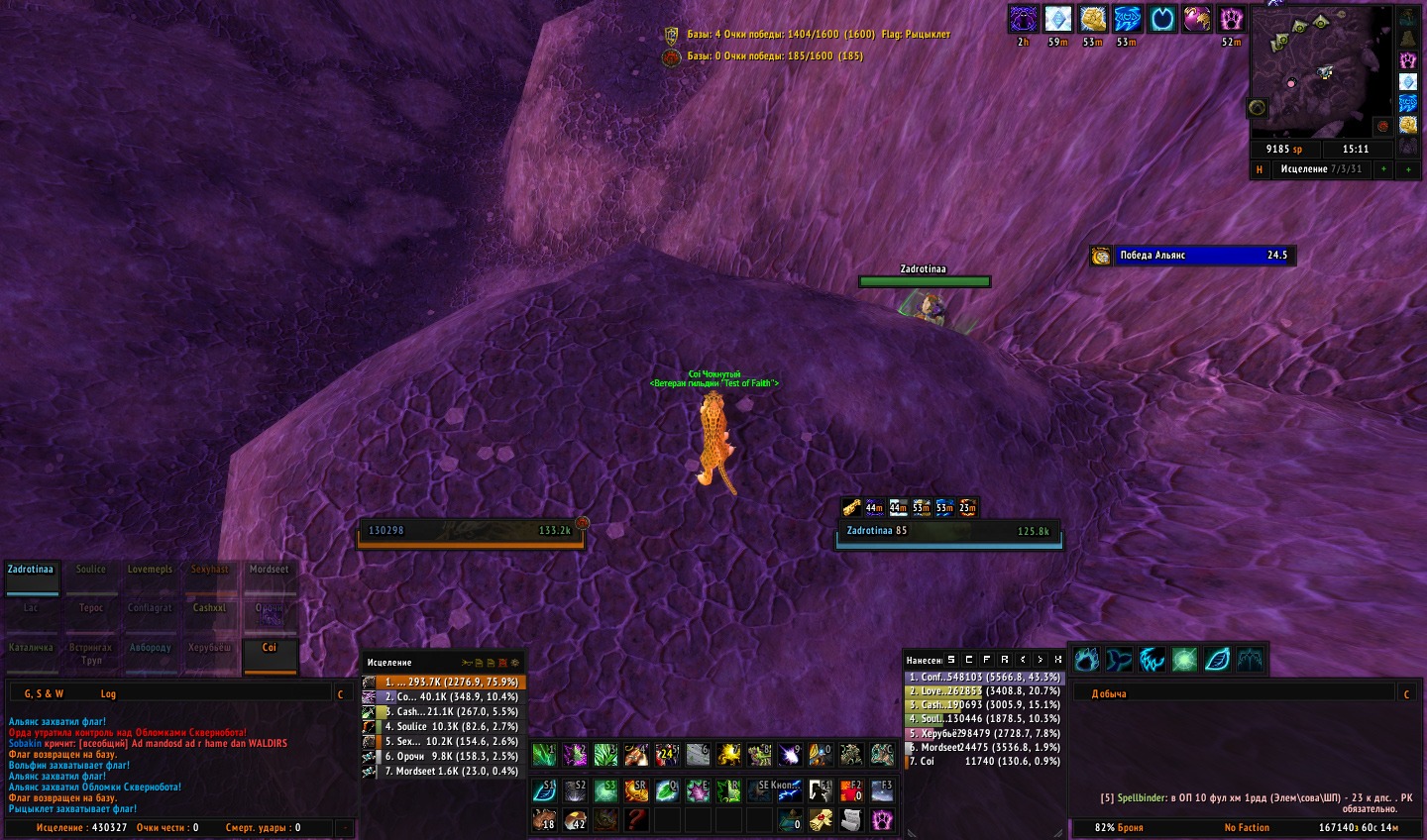Use the yellow creature ability on key 7

pos(728,756)
